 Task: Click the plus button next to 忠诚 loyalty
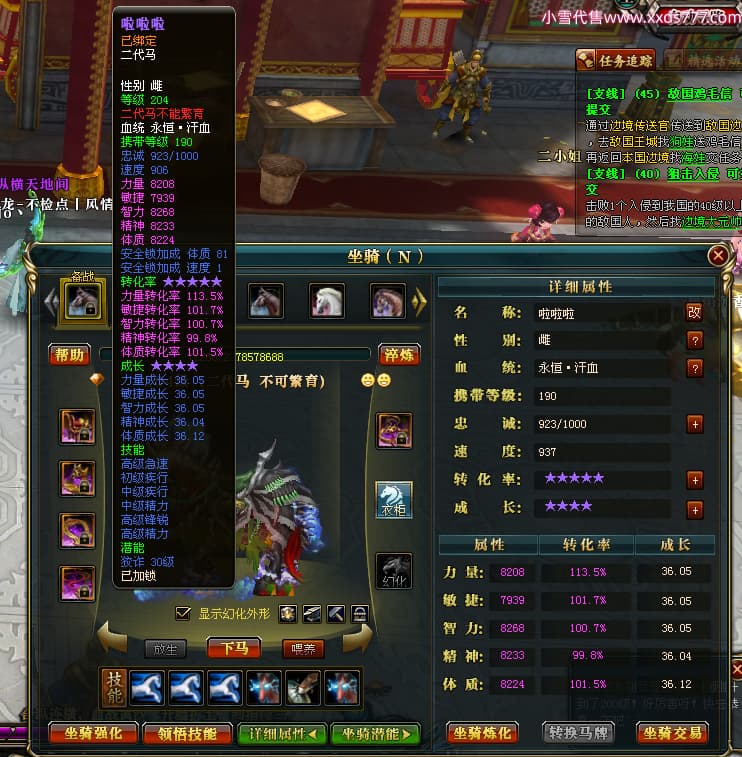coord(694,424)
